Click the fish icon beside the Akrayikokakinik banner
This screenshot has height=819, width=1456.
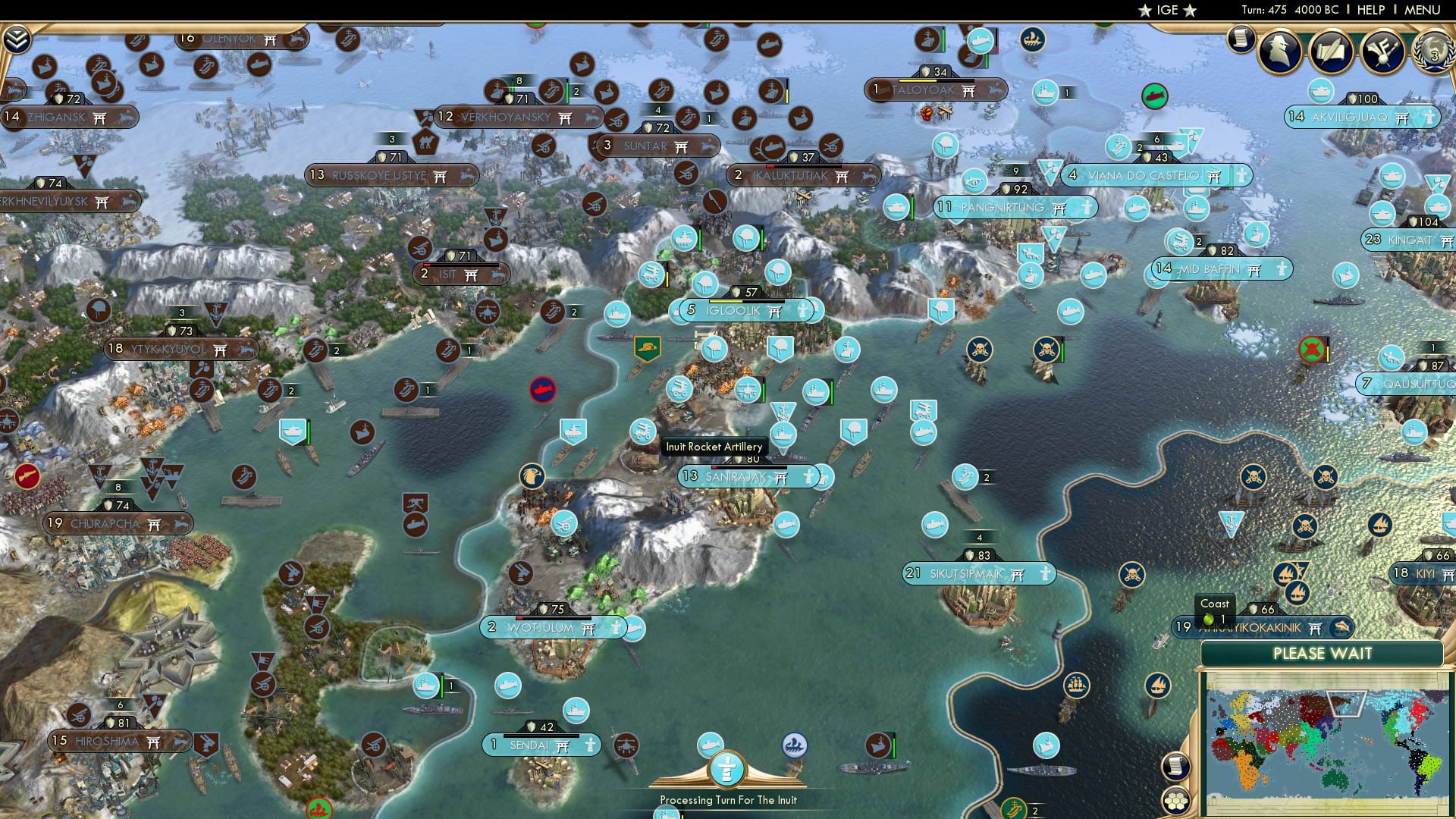point(1341,629)
